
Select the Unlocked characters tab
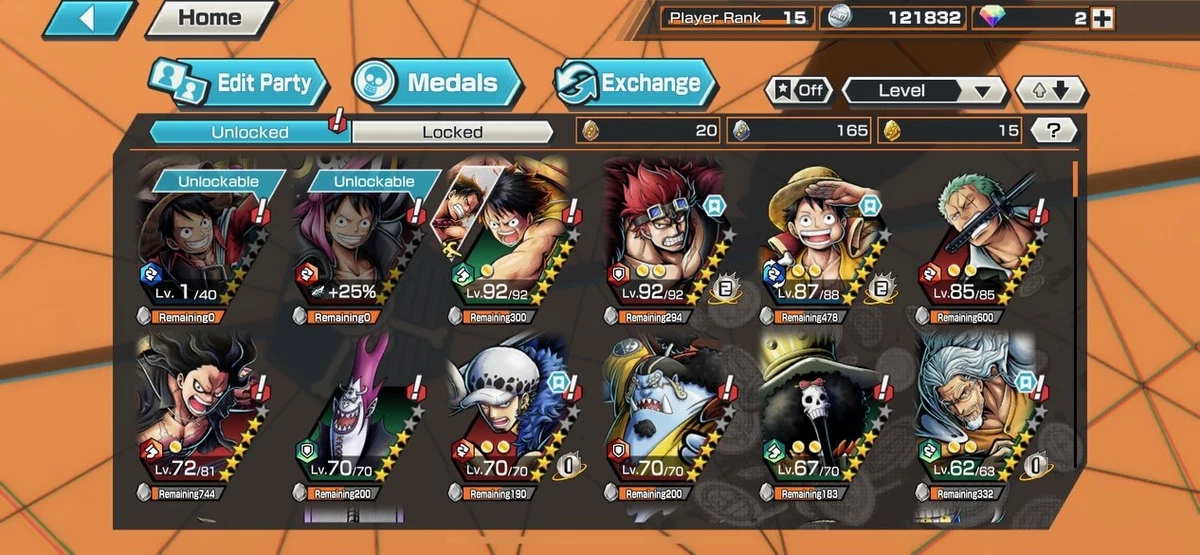tap(250, 132)
